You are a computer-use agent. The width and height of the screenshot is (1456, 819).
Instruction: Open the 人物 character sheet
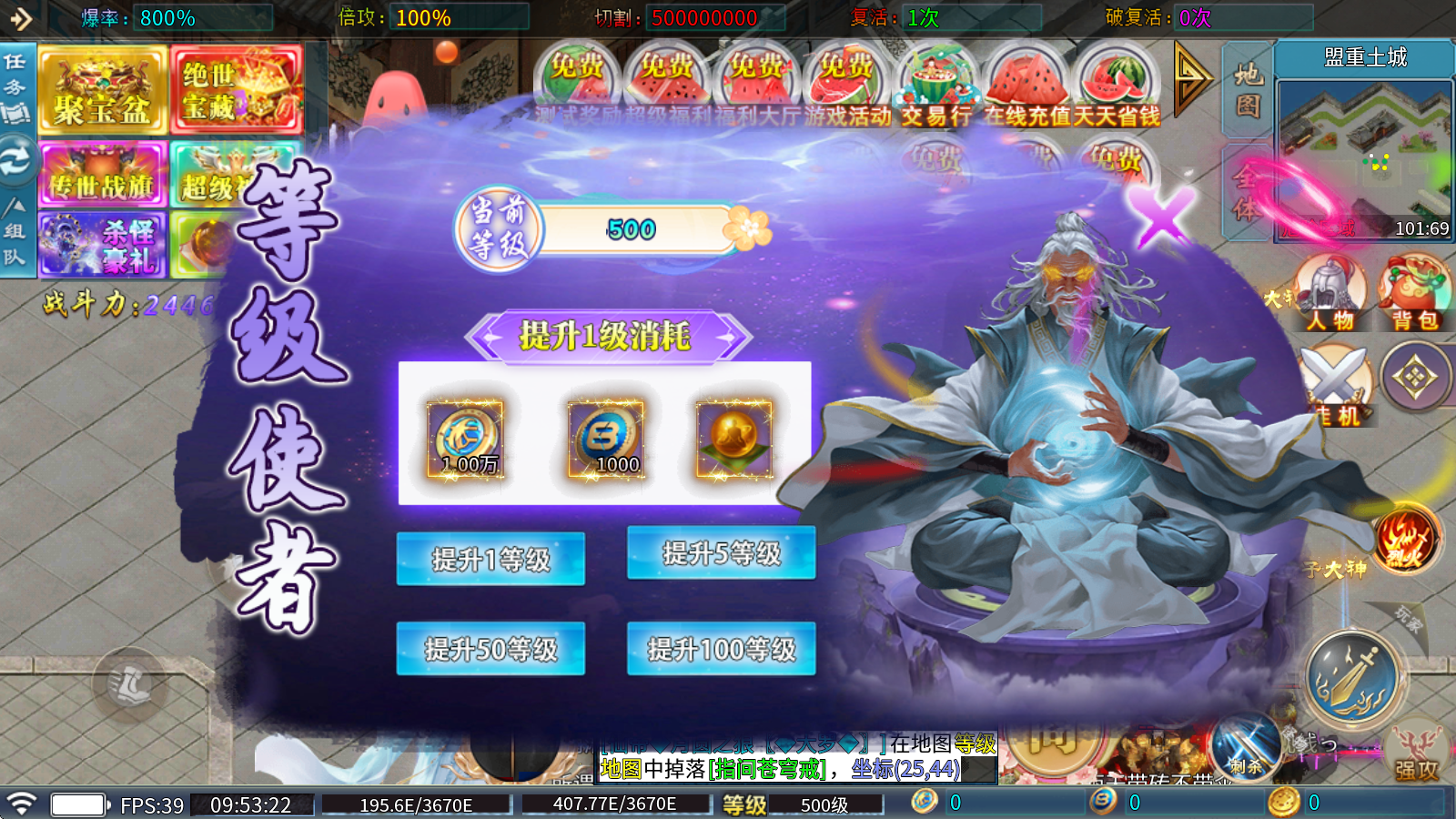click(1330, 293)
